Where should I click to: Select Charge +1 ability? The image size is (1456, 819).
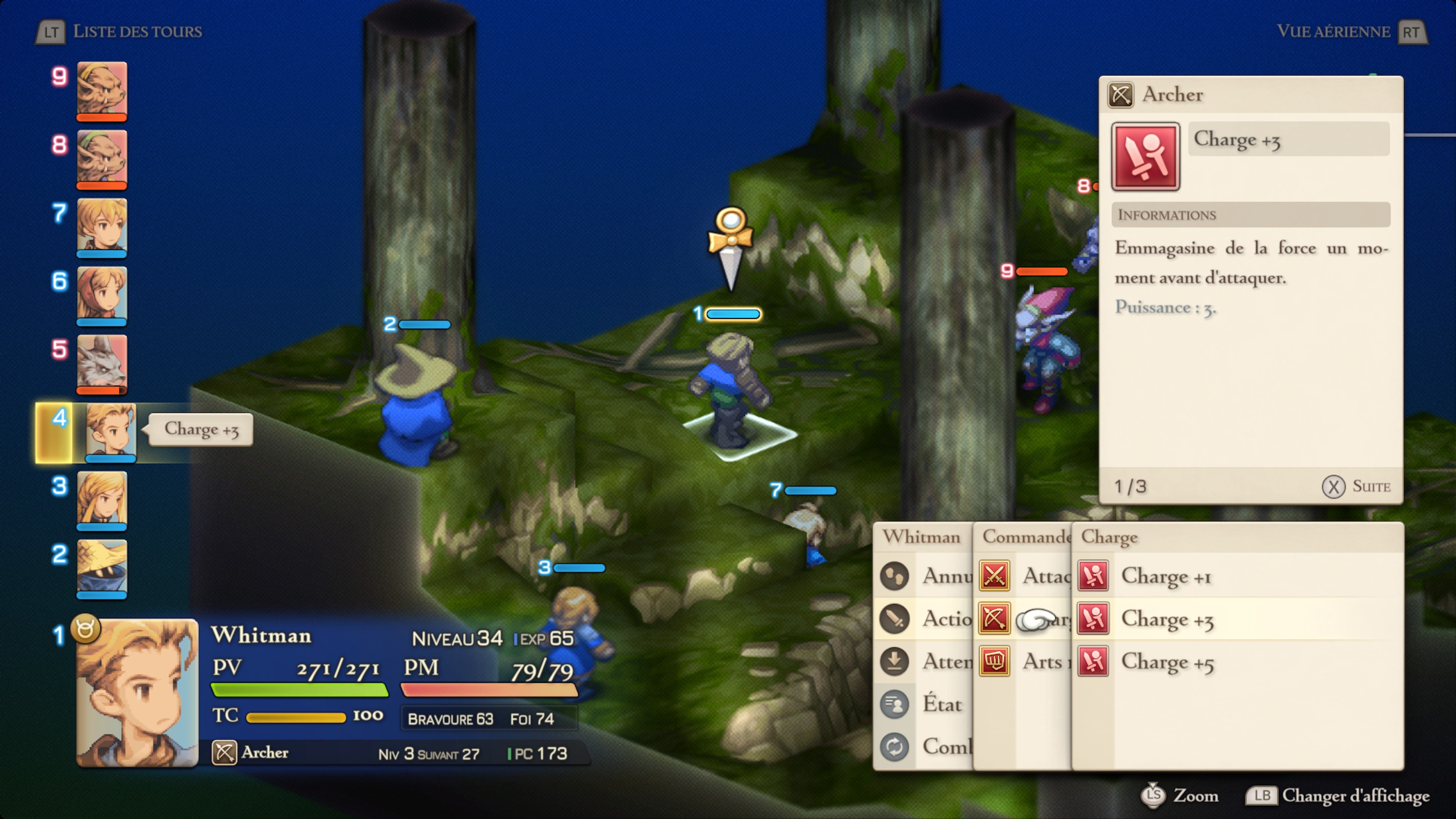(1166, 576)
